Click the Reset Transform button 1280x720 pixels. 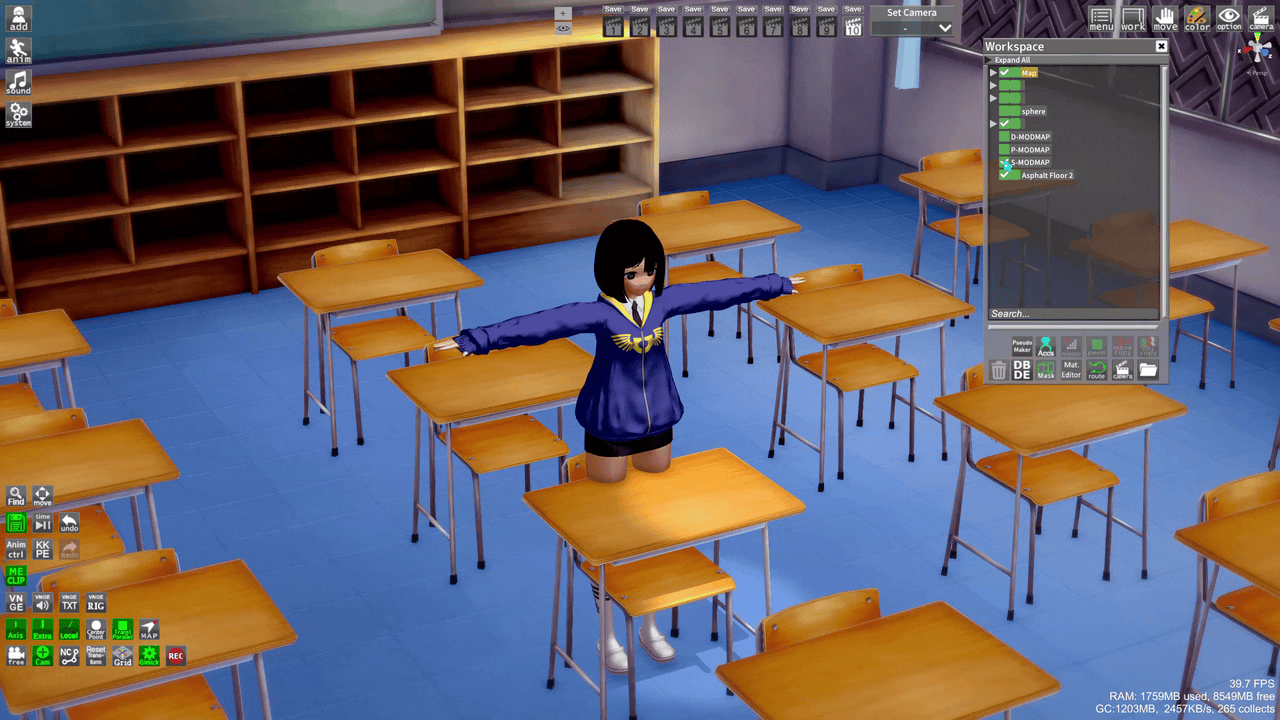[95, 653]
